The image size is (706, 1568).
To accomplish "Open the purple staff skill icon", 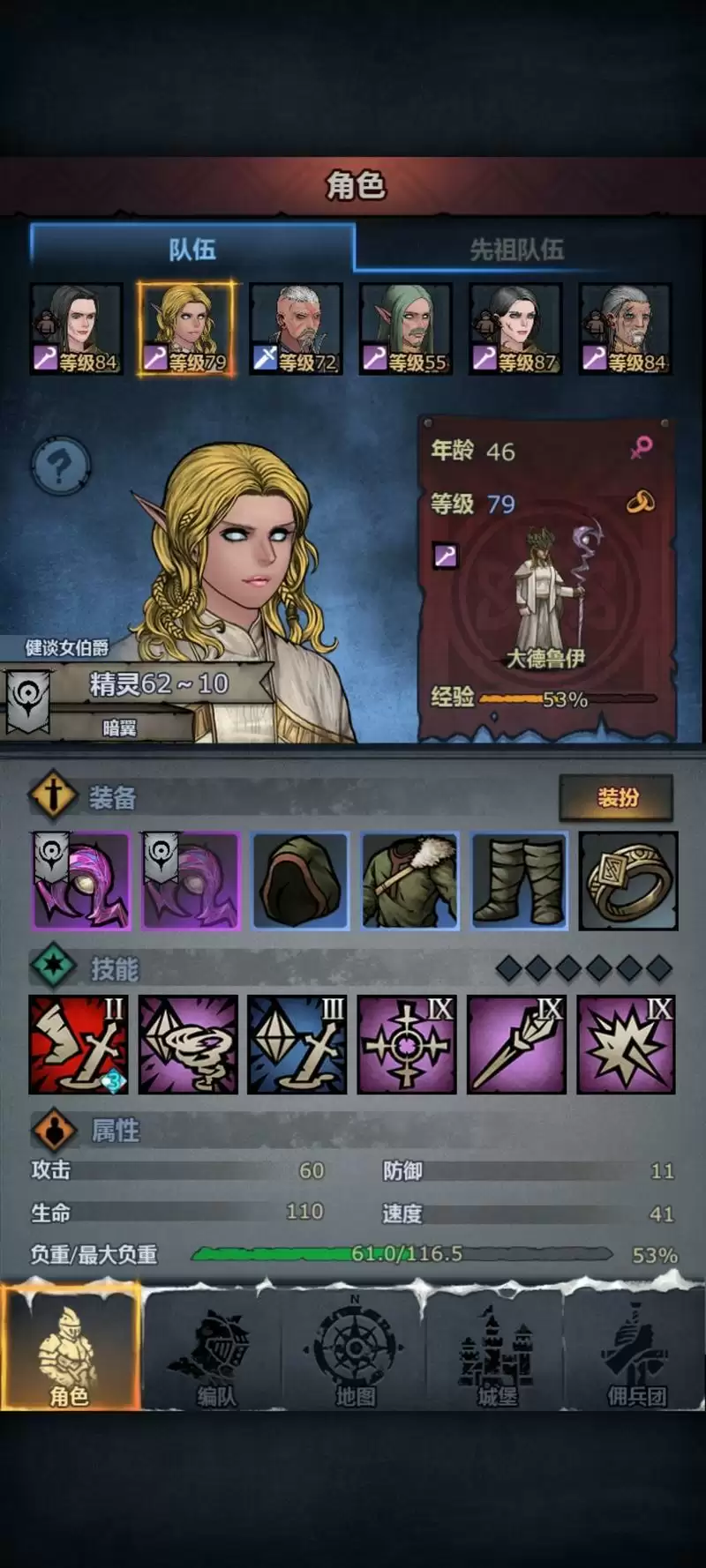I will [516, 1044].
